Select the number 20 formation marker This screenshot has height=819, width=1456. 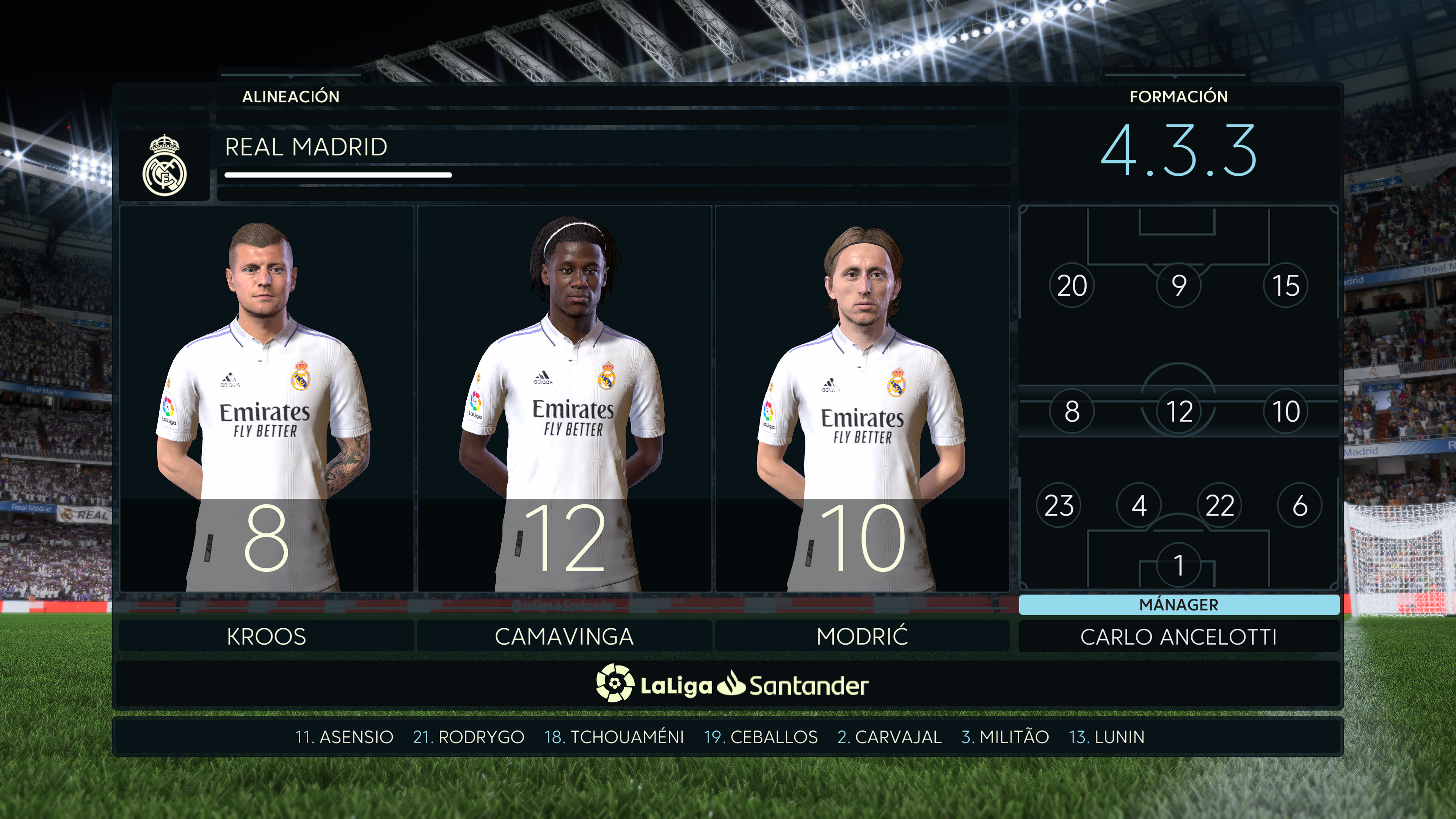point(1072,286)
